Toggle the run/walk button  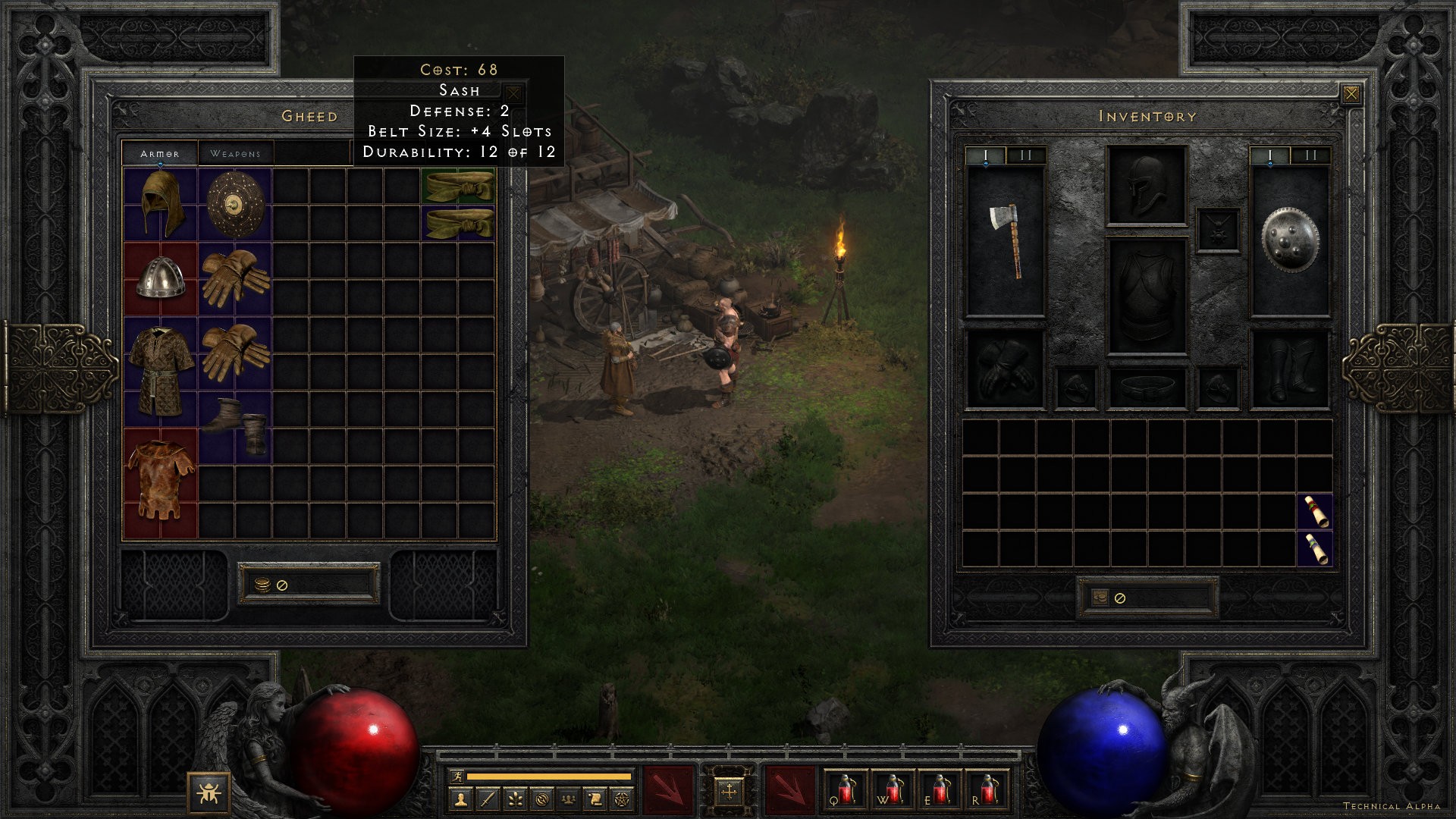point(457,776)
